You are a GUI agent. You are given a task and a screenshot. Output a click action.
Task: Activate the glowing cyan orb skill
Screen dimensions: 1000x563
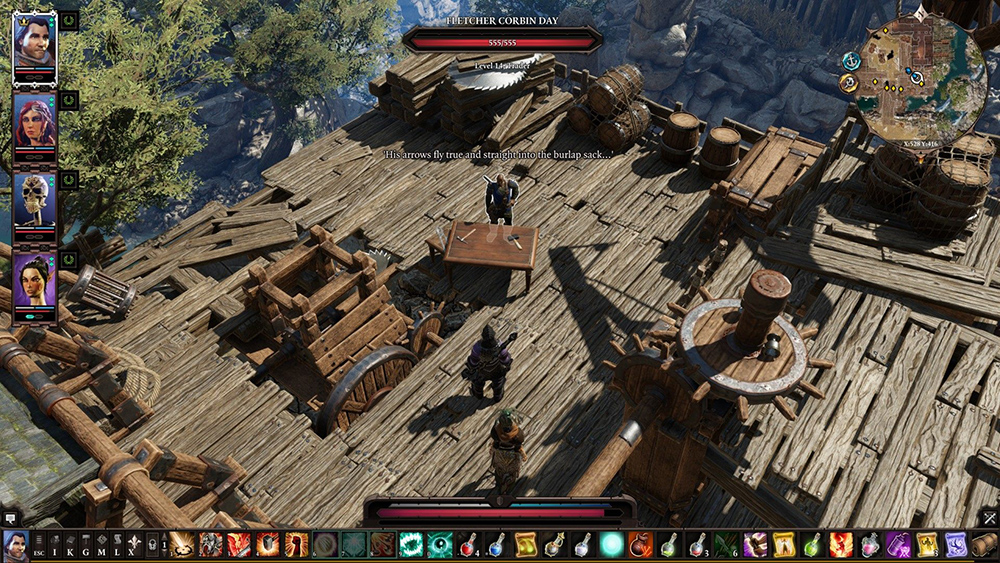[611, 545]
